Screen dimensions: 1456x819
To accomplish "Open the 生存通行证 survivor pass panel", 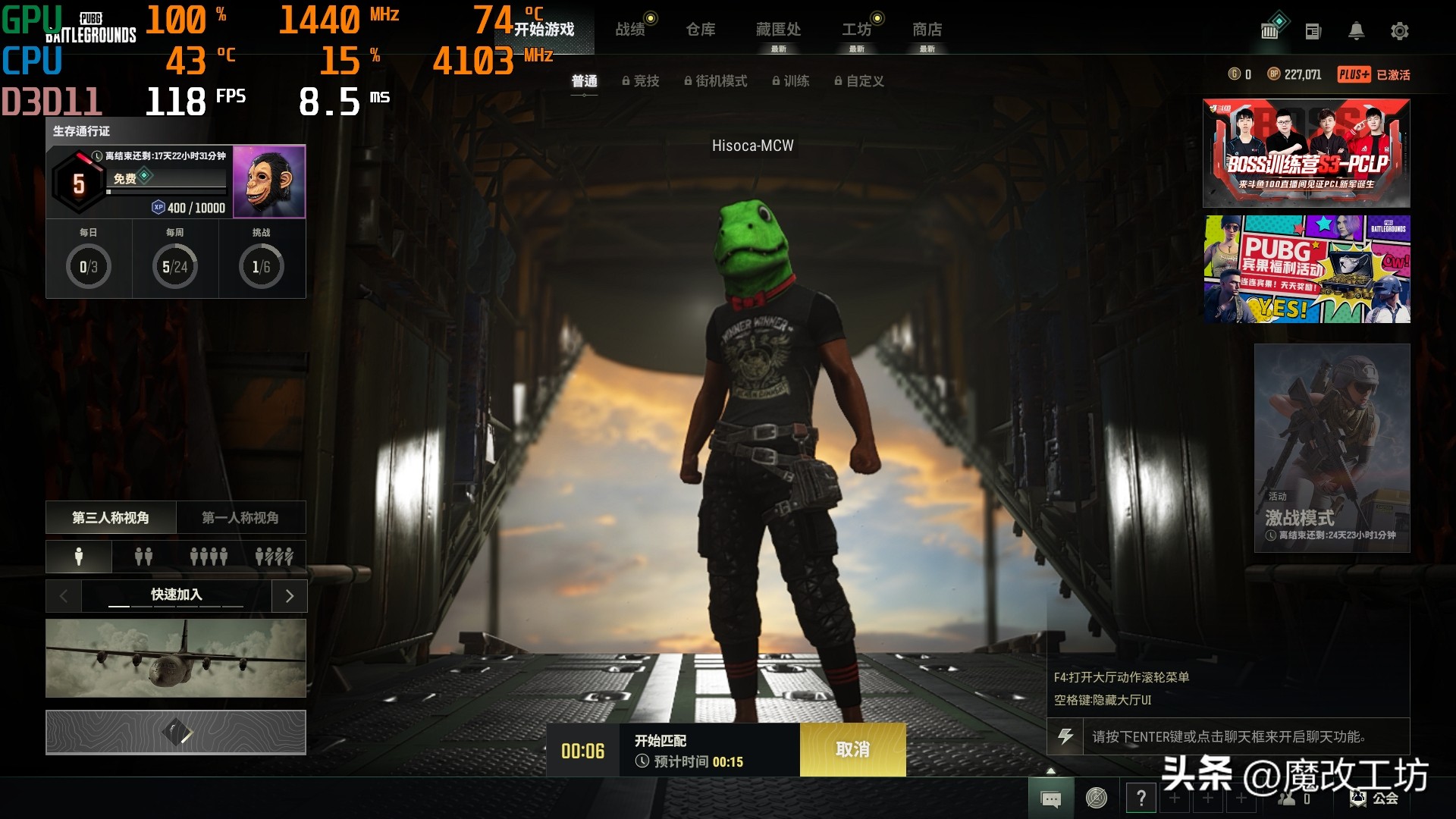I will coord(175,182).
